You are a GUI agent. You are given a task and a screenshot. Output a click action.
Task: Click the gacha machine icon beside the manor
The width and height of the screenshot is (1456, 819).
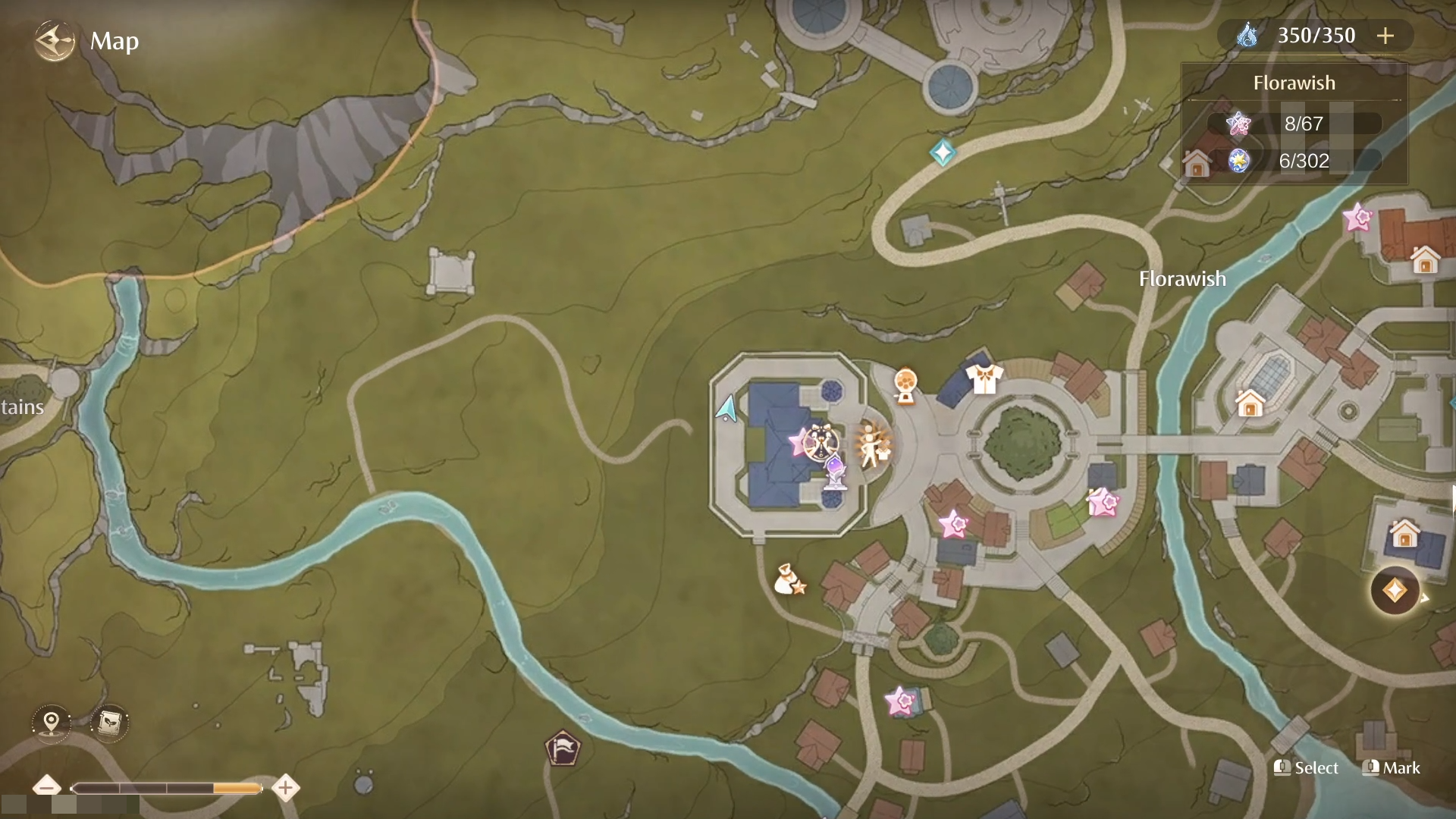[x=905, y=384]
